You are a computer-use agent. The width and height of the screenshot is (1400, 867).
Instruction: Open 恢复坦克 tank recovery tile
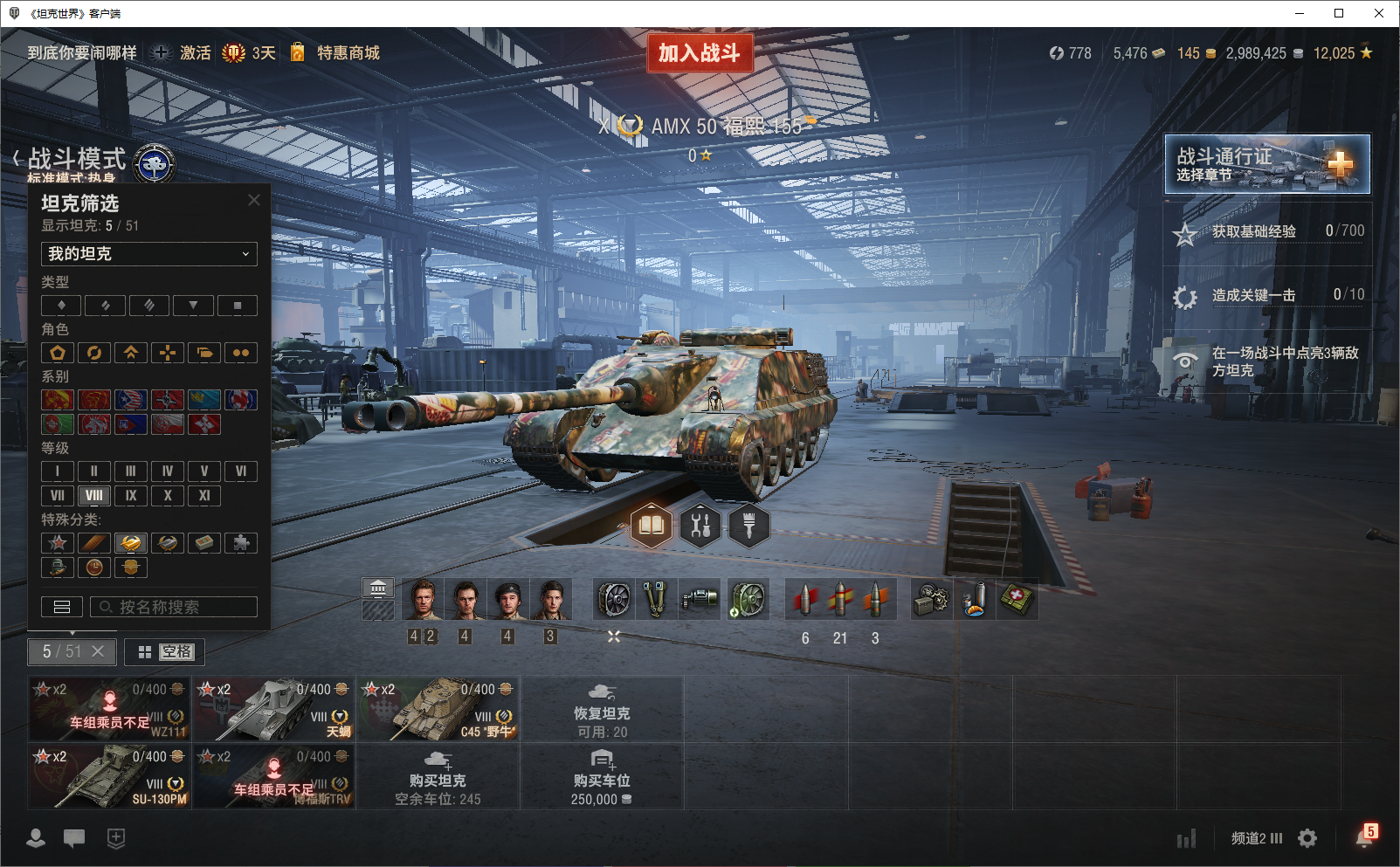602,709
